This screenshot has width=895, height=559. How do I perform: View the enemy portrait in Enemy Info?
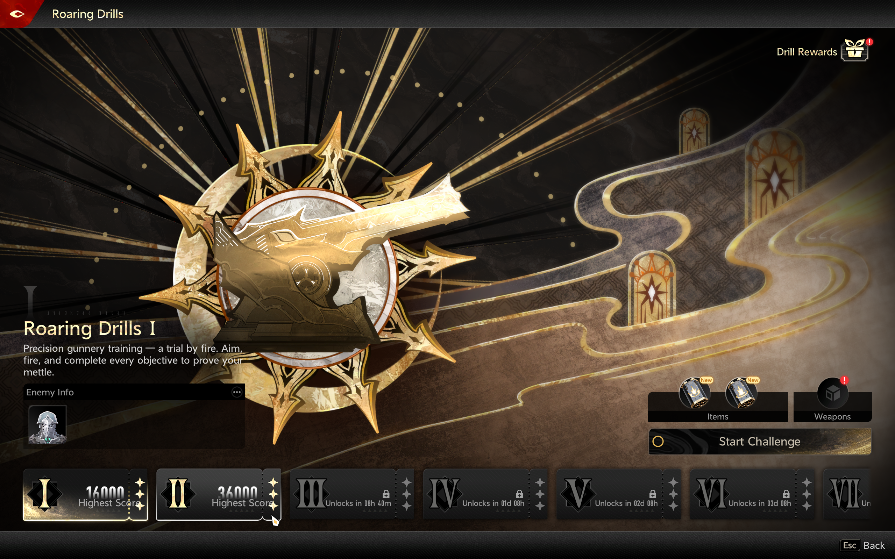[x=47, y=425]
